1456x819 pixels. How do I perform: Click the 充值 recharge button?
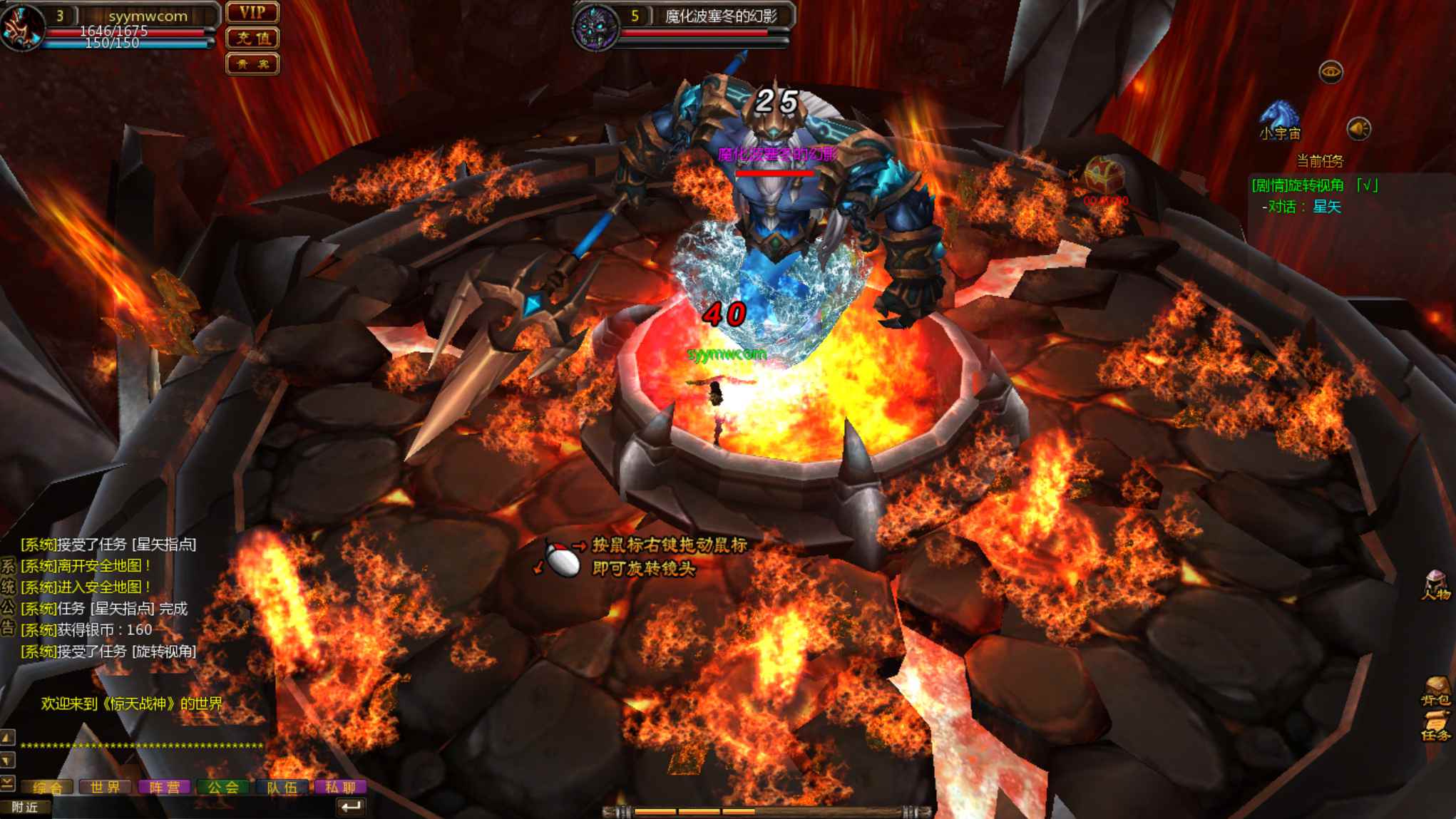pyautogui.click(x=252, y=38)
